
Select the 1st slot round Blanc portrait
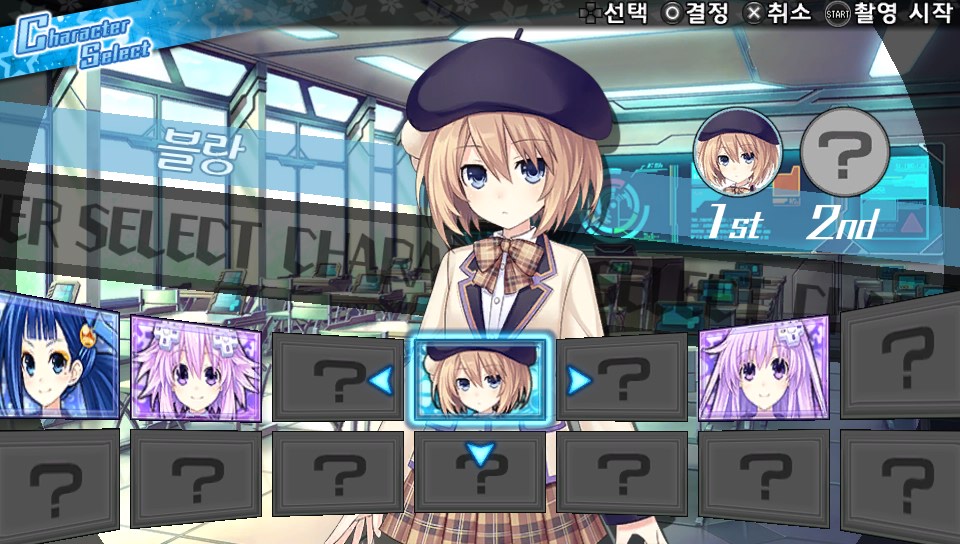[x=737, y=153]
